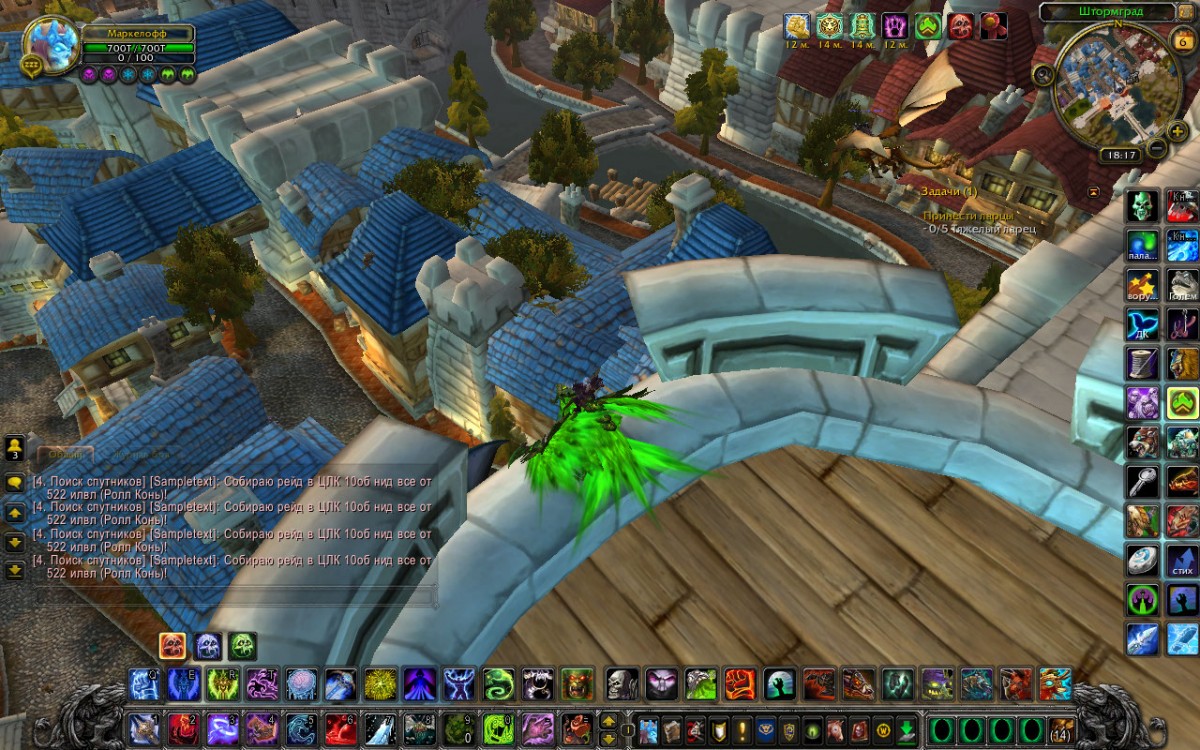Viewport: 1200px width, 750px height.
Task: Open chat menu speech bubble button
Action: pyautogui.click(x=15, y=481)
